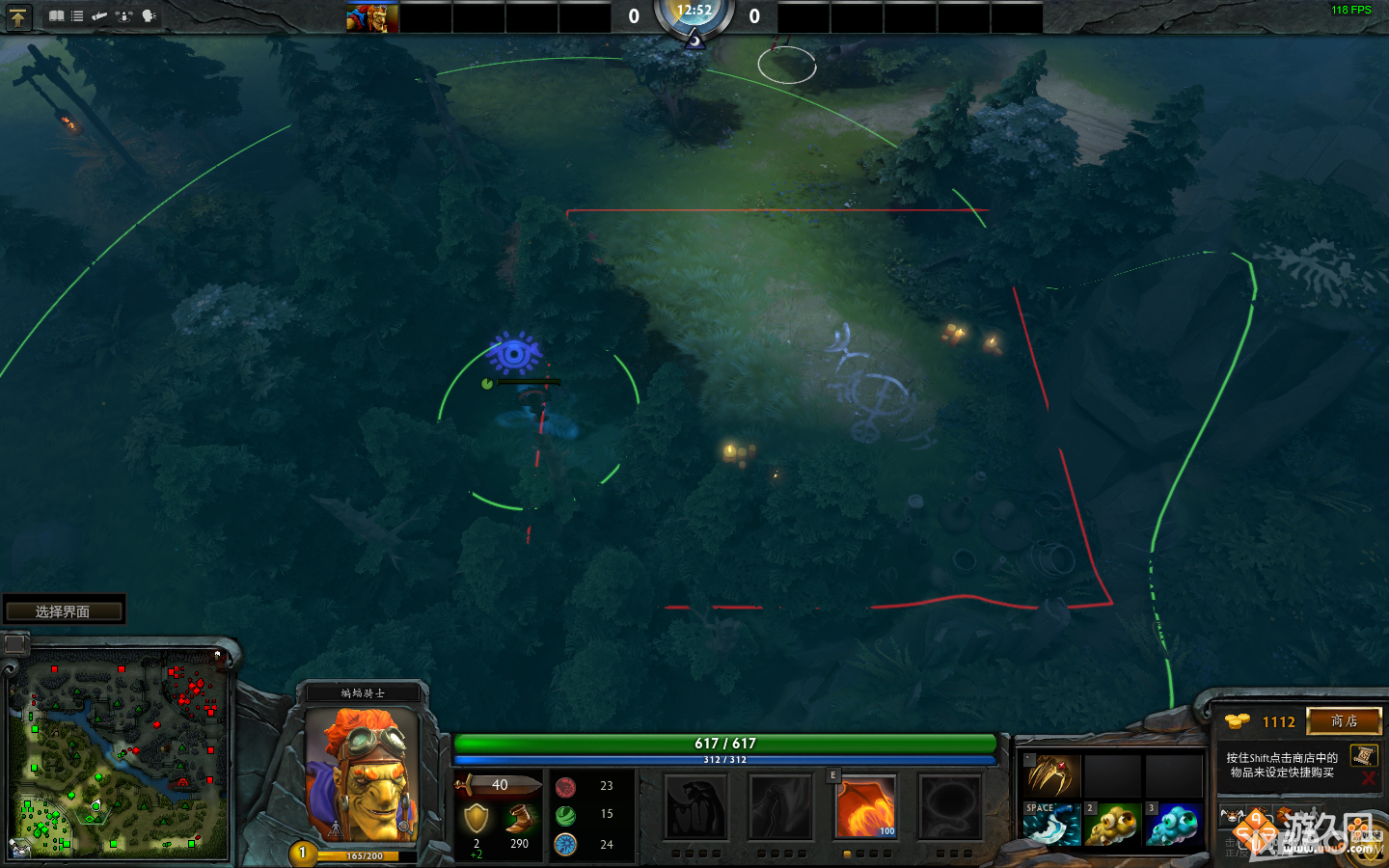The width and height of the screenshot is (1389, 868).
Task: Open the 商店 shop panel
Action: click(x=1344, y=721)
